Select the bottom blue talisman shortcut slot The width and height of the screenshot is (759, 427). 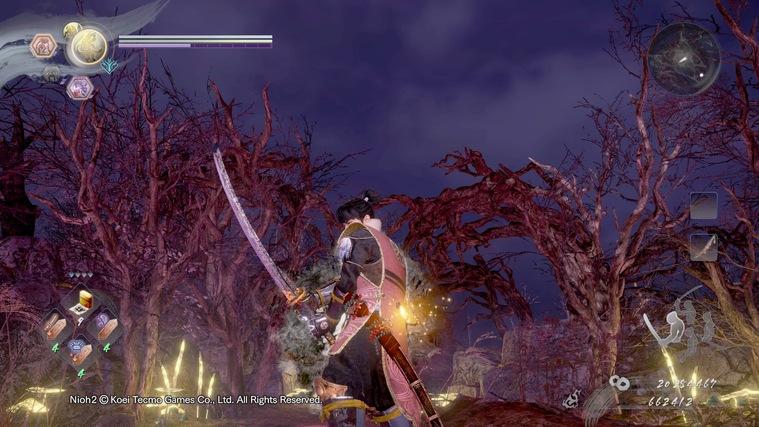[x=80, y=349]
